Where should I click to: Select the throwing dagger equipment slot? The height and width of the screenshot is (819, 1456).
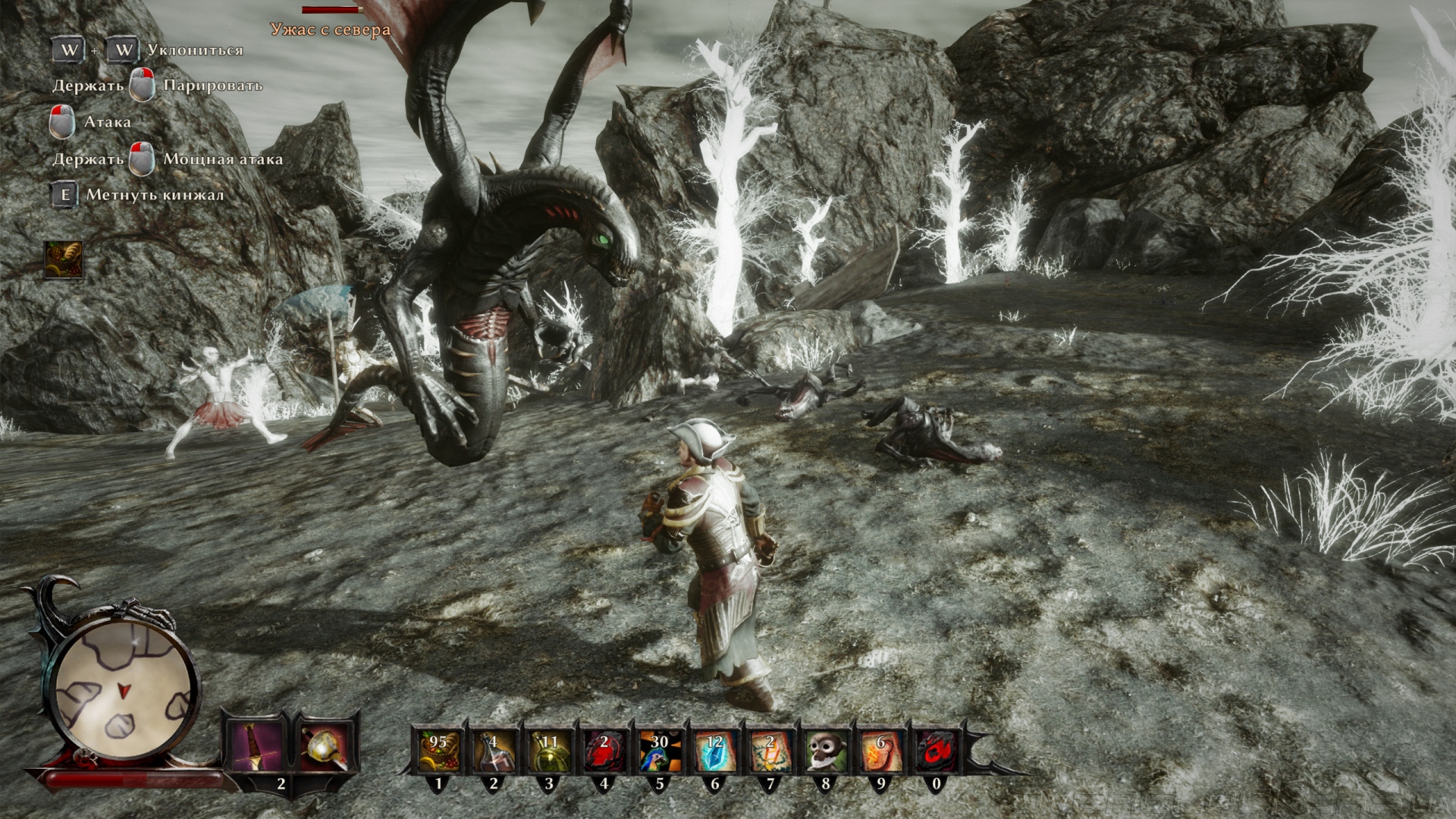click(255, 747)
